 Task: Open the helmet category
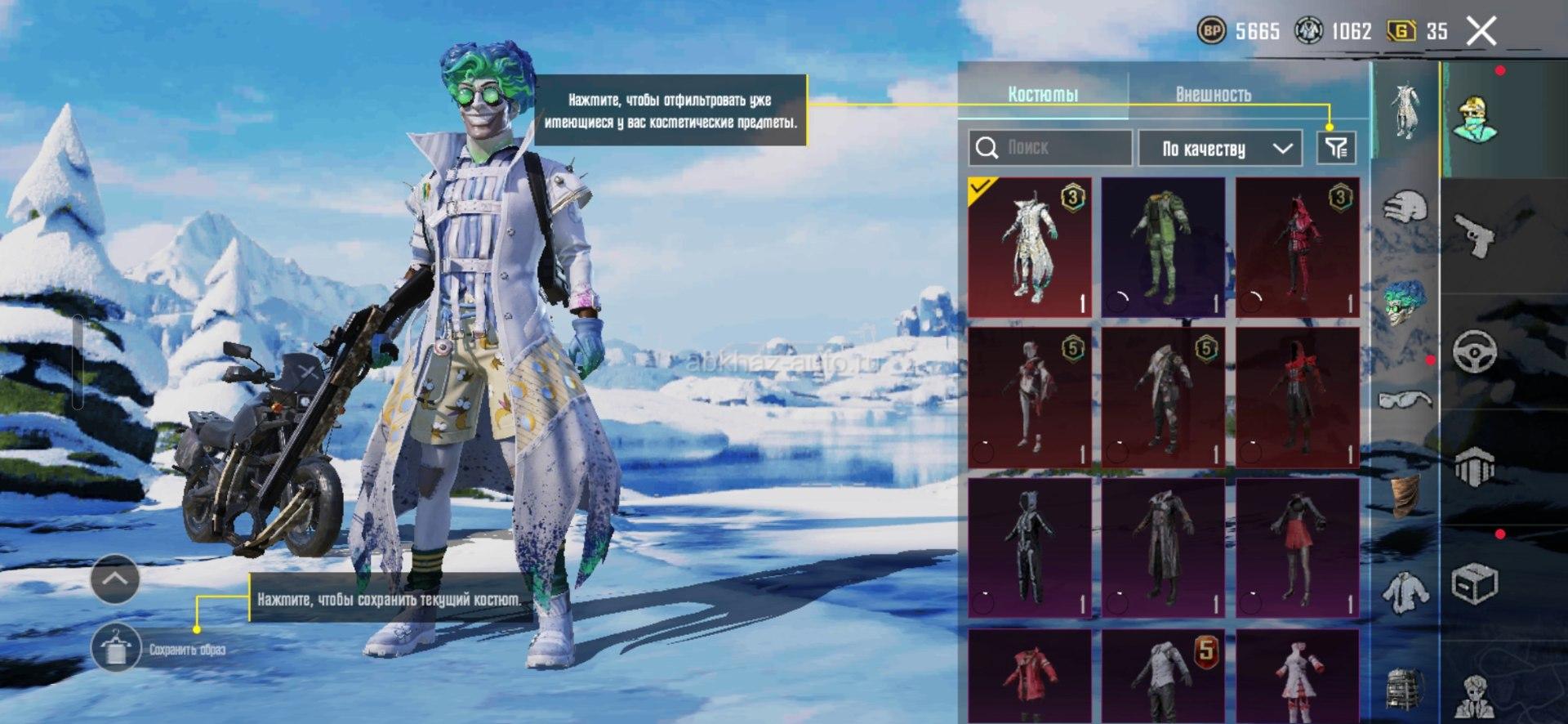1405,207
